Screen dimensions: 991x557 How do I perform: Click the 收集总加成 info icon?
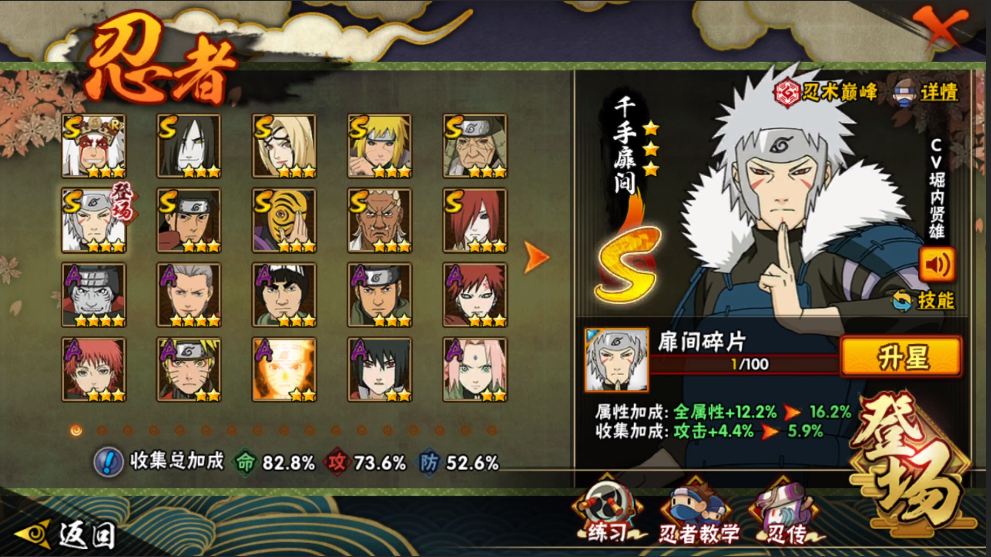108,462
